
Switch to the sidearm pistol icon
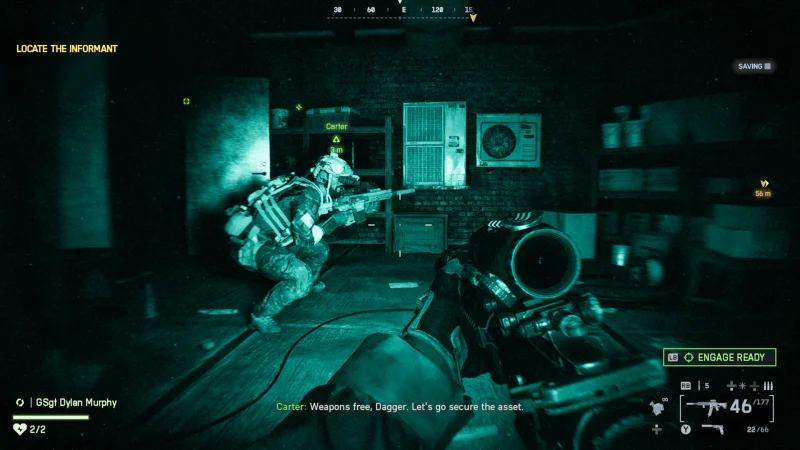(x=713, y=429)
